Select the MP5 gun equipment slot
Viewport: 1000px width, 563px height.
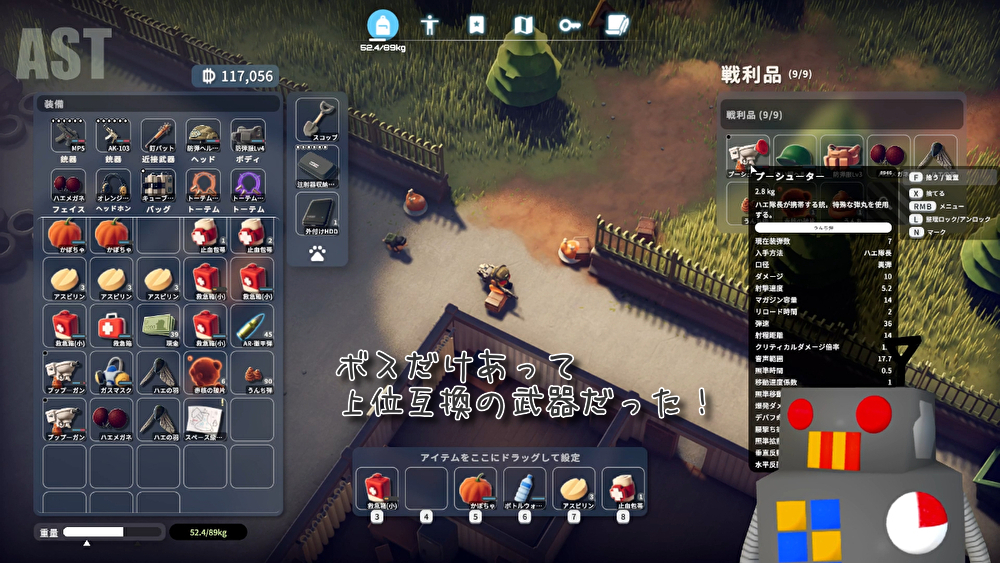[68, 136]
